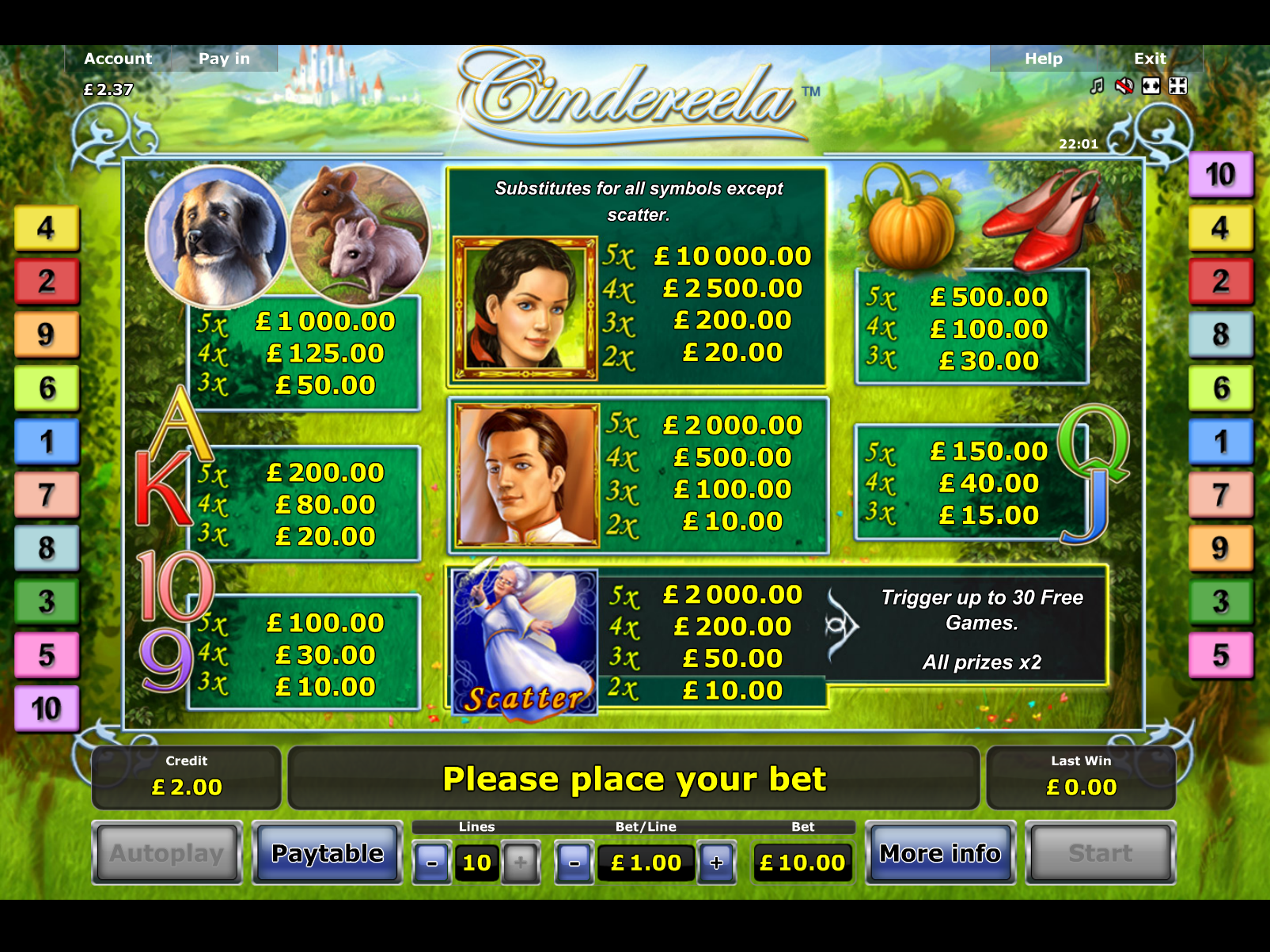Exit the game
Image resolution: width=1270 pixels, height=952 pixels.
(1150, 59)
